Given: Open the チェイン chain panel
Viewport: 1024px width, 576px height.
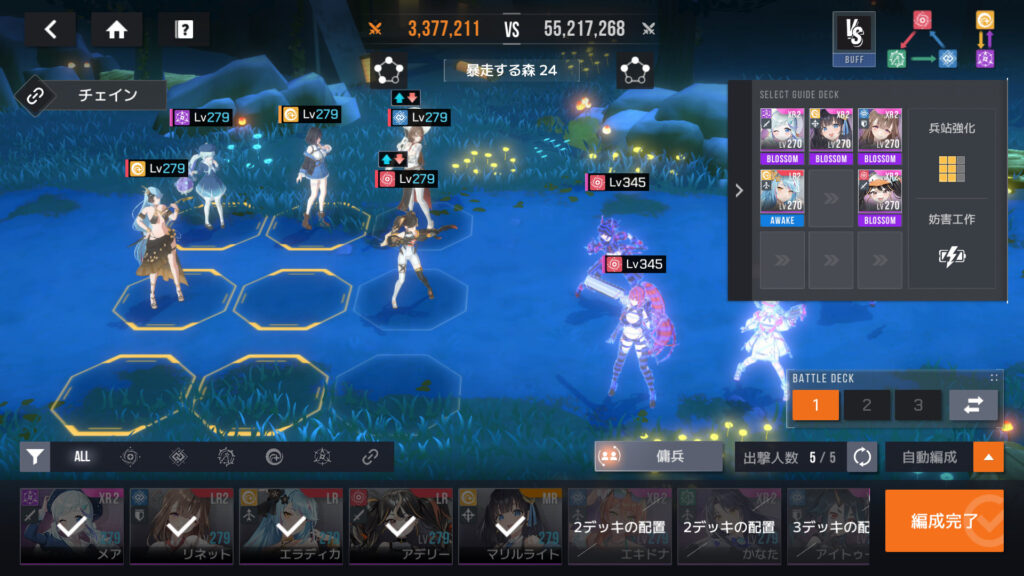Looking at the screenshot, I should 92,96.
